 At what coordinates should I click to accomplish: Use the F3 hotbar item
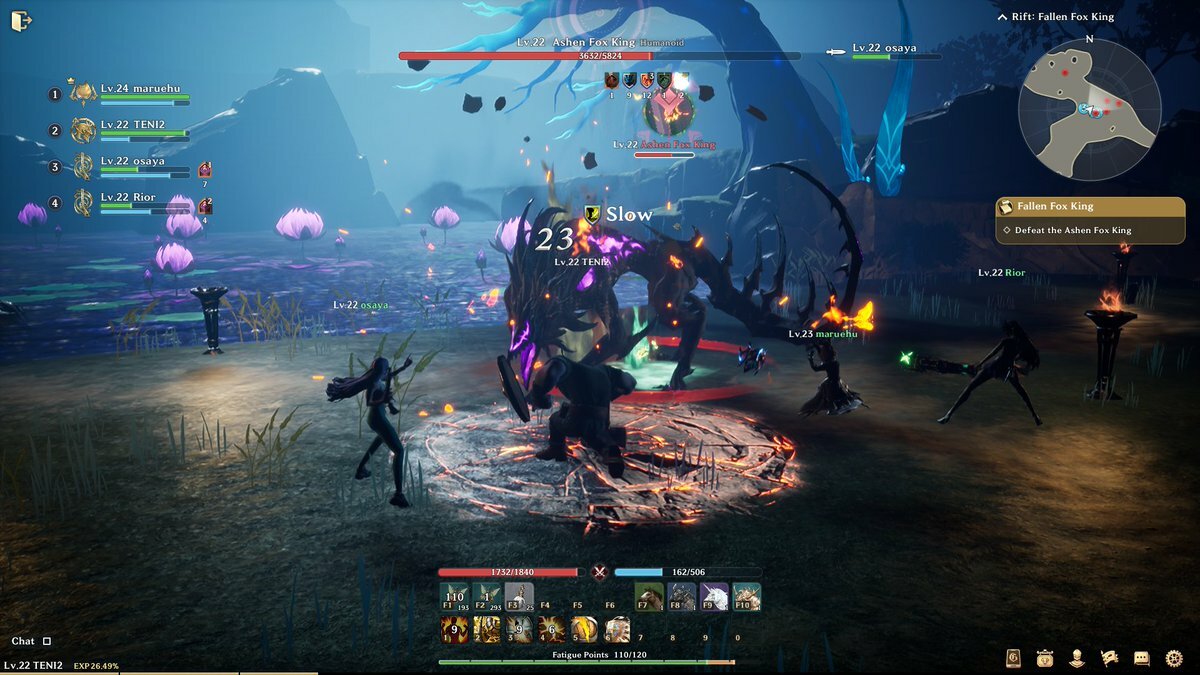519,597
